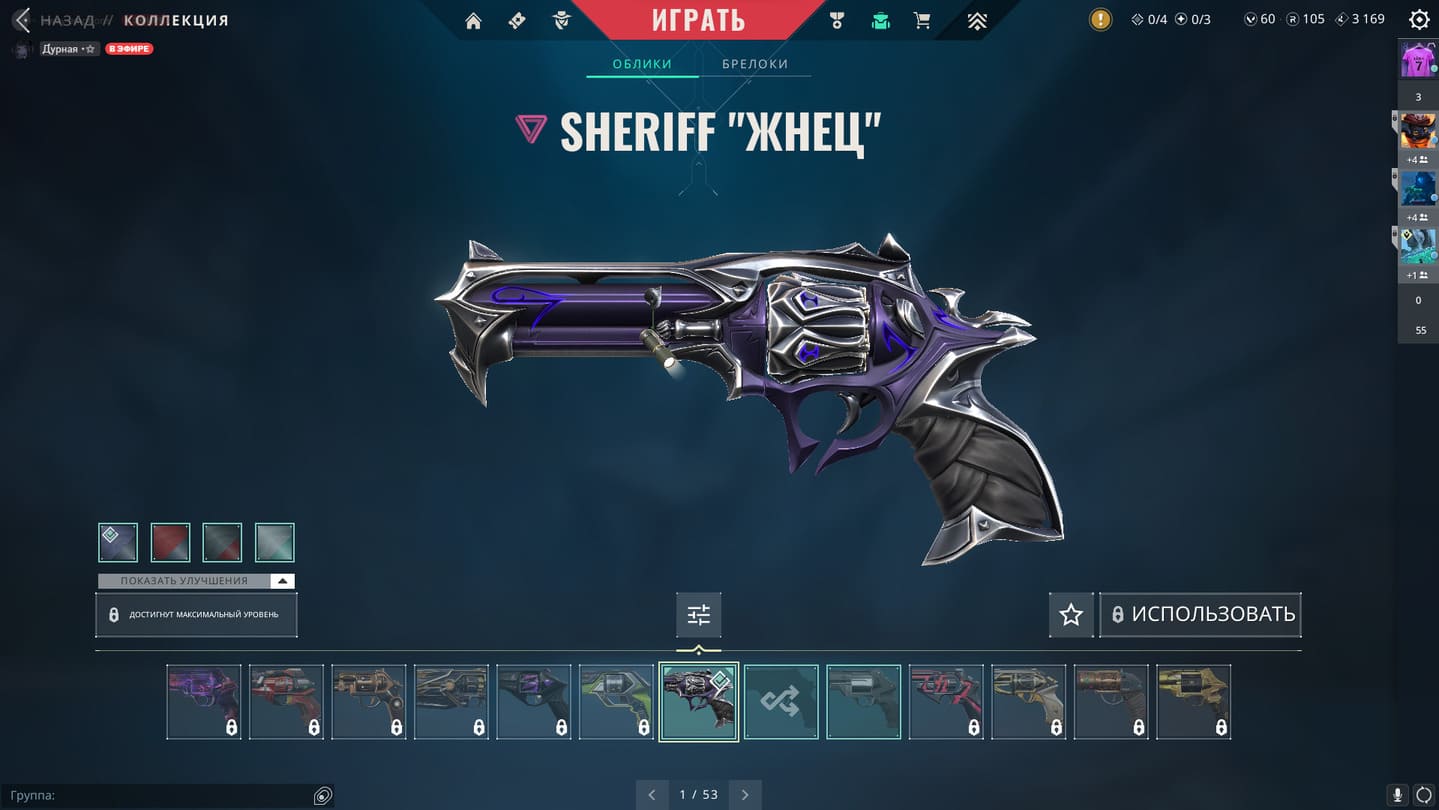
Task: Start a match with the ИГРАТЬ button
Action: [x=698, y=20]
